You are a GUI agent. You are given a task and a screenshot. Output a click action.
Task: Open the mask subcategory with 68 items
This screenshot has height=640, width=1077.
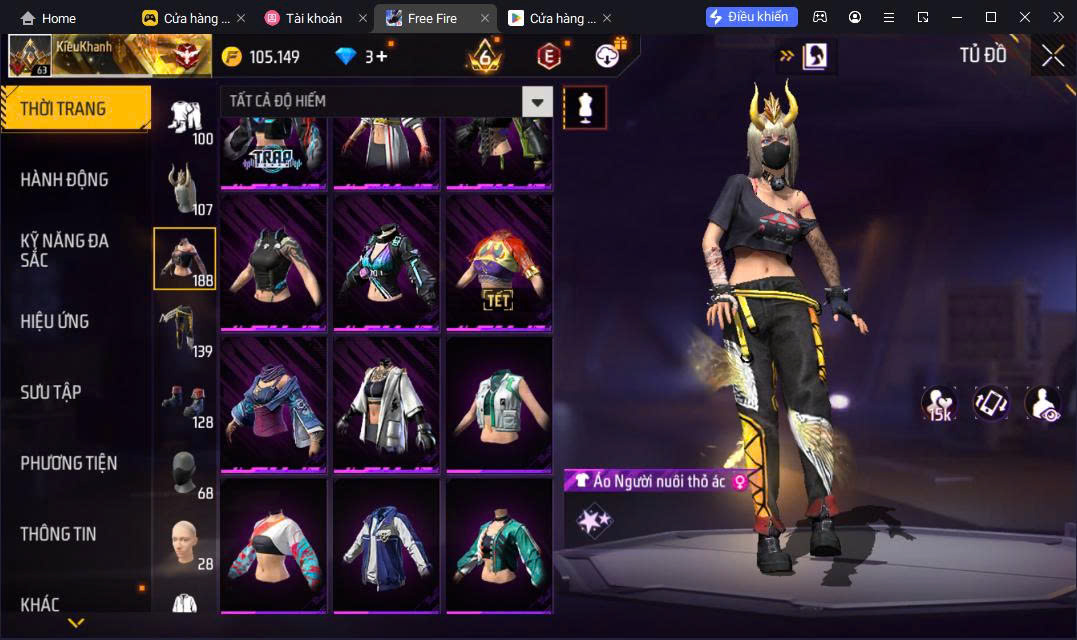click(185, 473)
